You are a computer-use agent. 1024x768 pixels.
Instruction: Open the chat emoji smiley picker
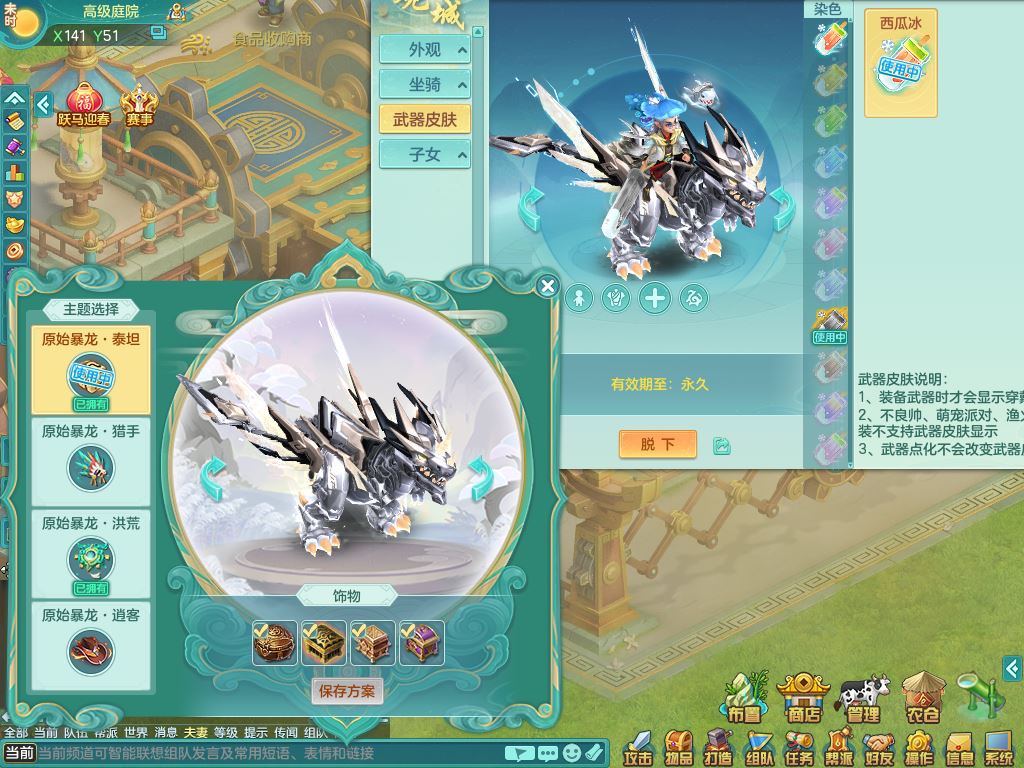pos(571,752)
